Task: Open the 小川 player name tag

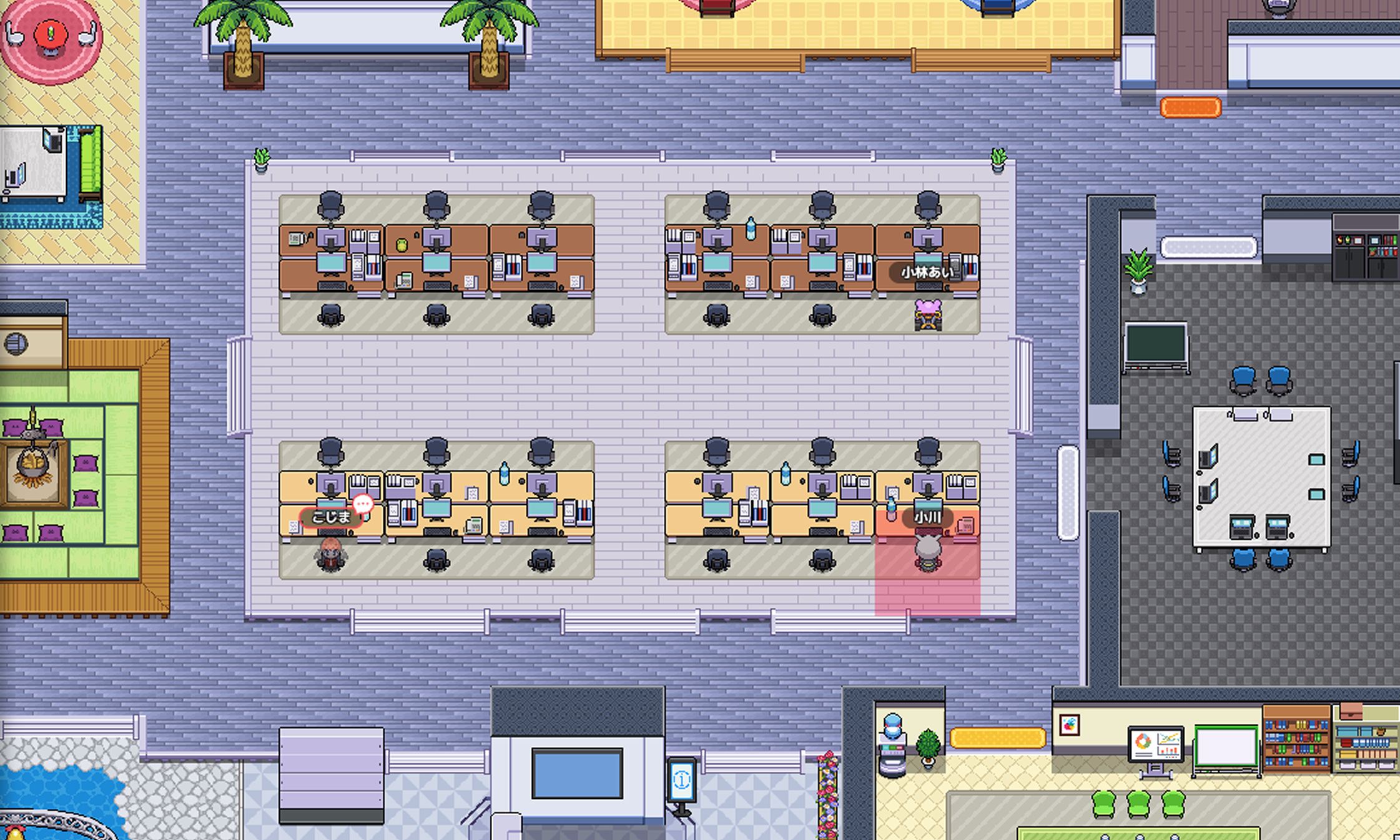Action: [x=927, y=517]
